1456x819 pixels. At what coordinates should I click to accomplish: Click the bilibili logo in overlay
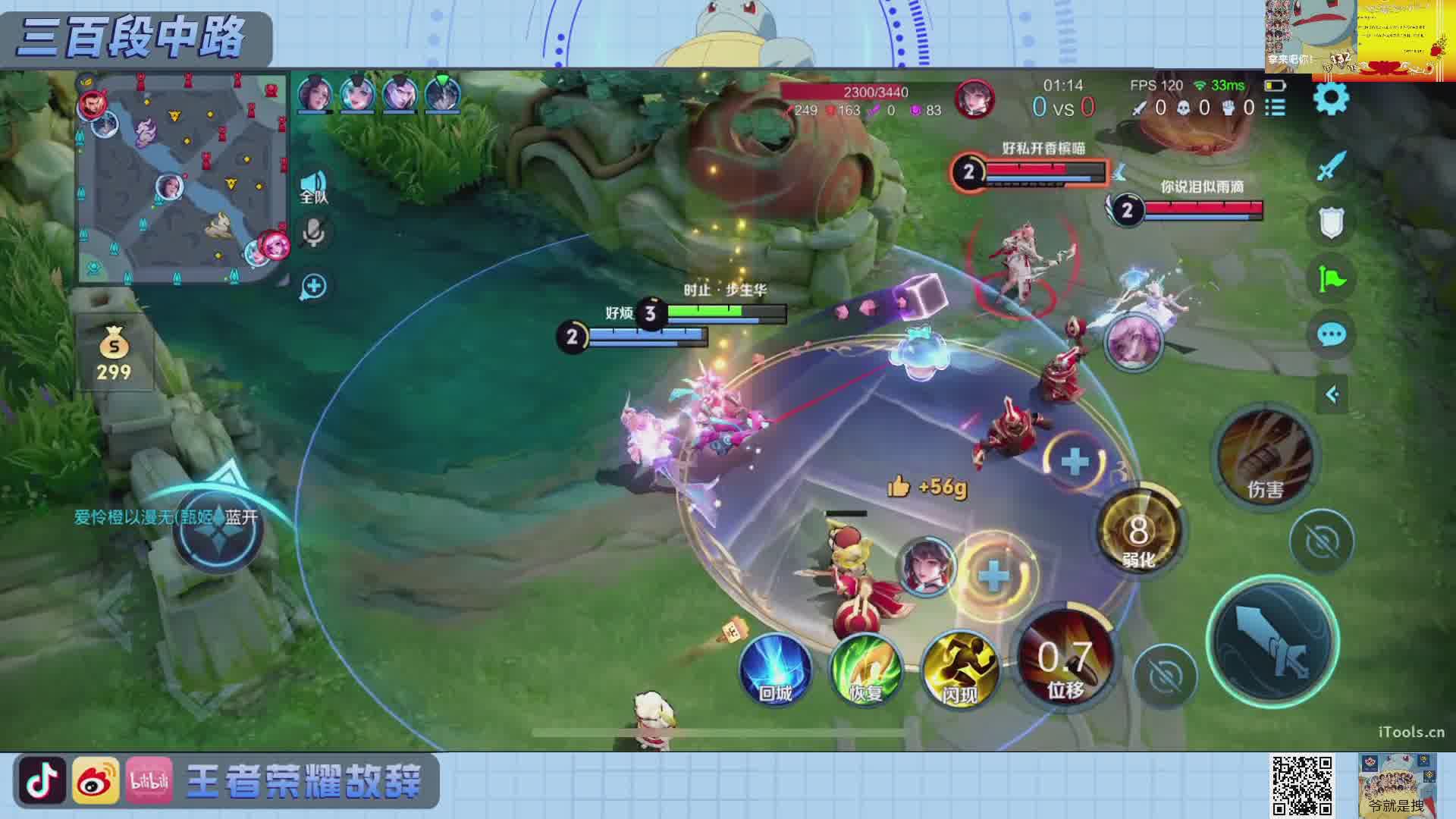pyautogui.click(x=149, y=781)
